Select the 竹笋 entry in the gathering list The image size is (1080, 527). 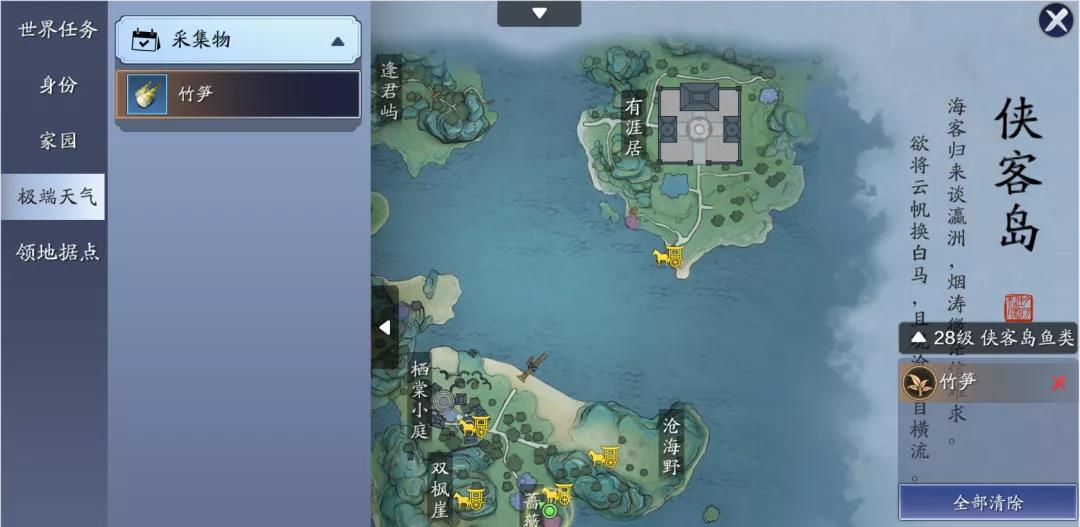(x=238, y=94)
